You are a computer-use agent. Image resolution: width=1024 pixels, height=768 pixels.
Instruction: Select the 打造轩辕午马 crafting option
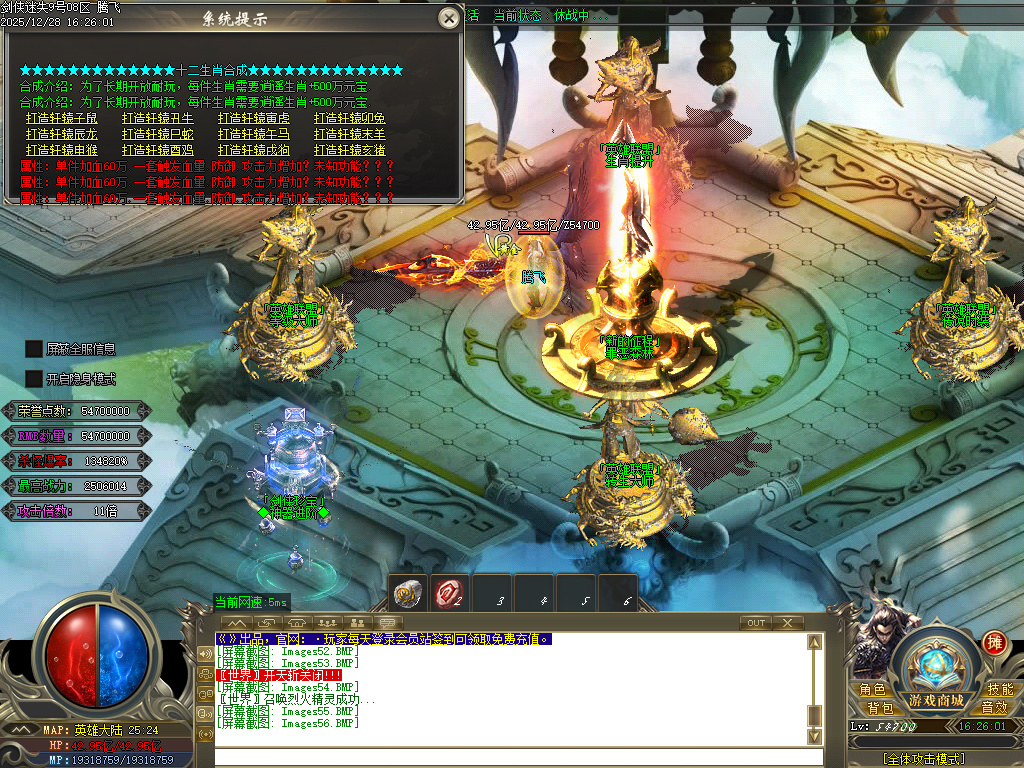(x=254, y=134)
